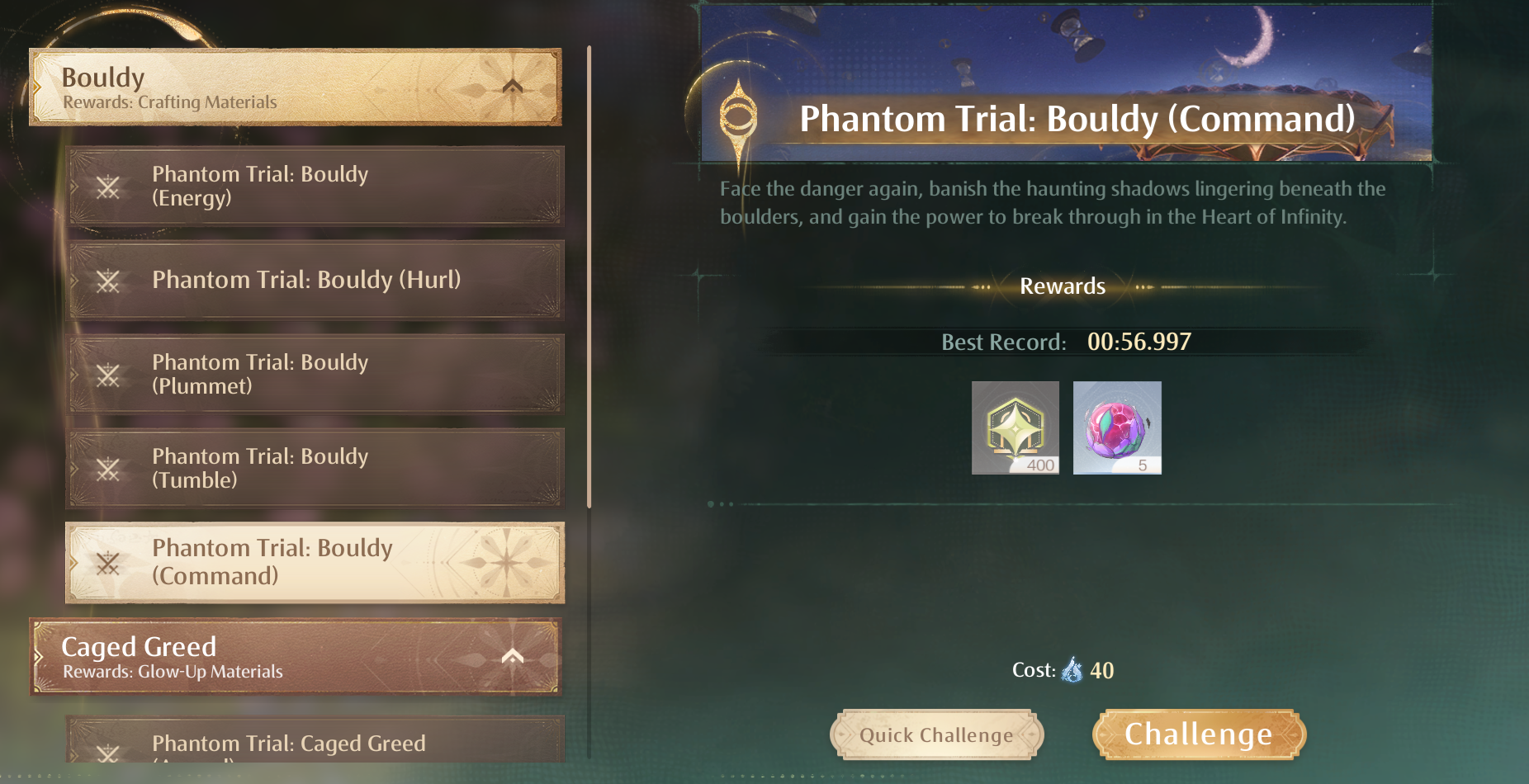Viewport: 1529px width, 784px height.
Task: Select the Phantom Trial: Caged Greed entry
Action: [x=315, y=741]
